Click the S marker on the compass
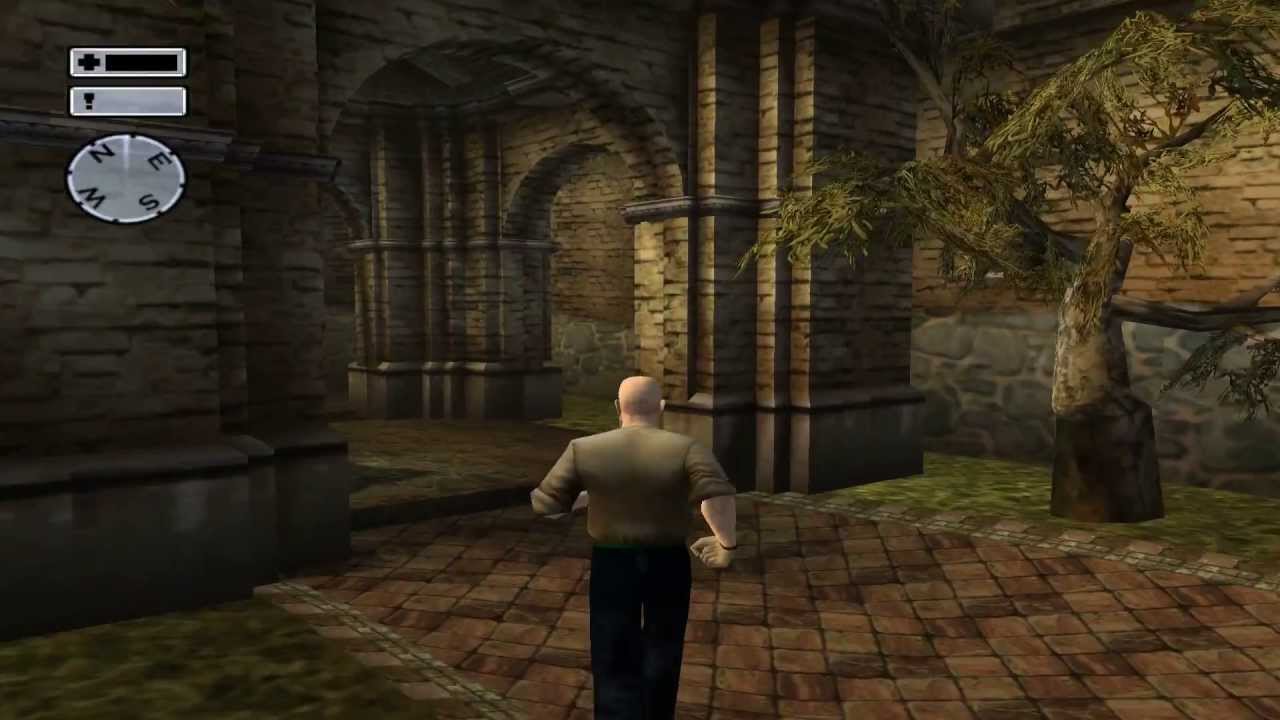The image size is (1280, 720). (x=151, y=200)
